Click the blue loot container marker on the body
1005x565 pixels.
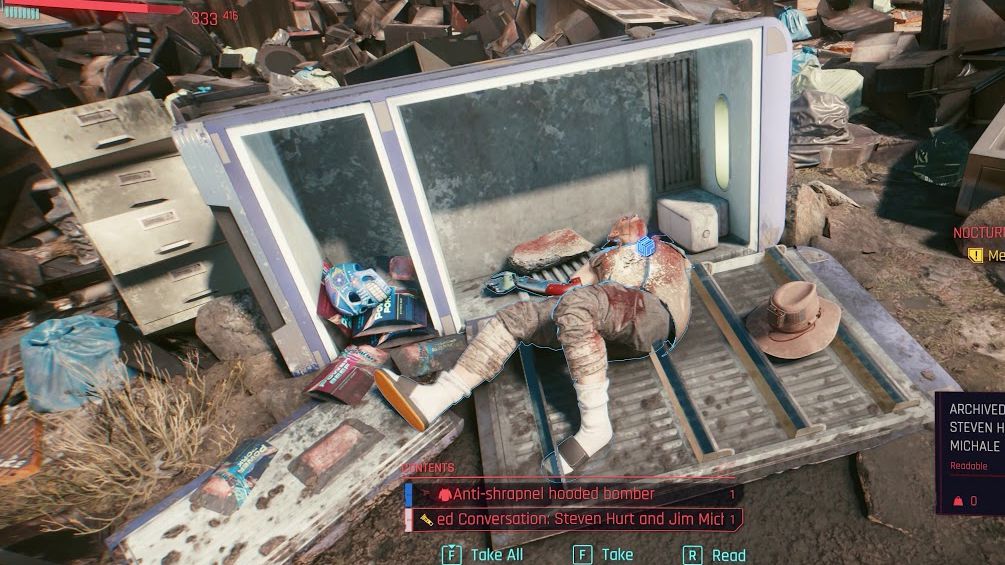(x=646, y=245)
